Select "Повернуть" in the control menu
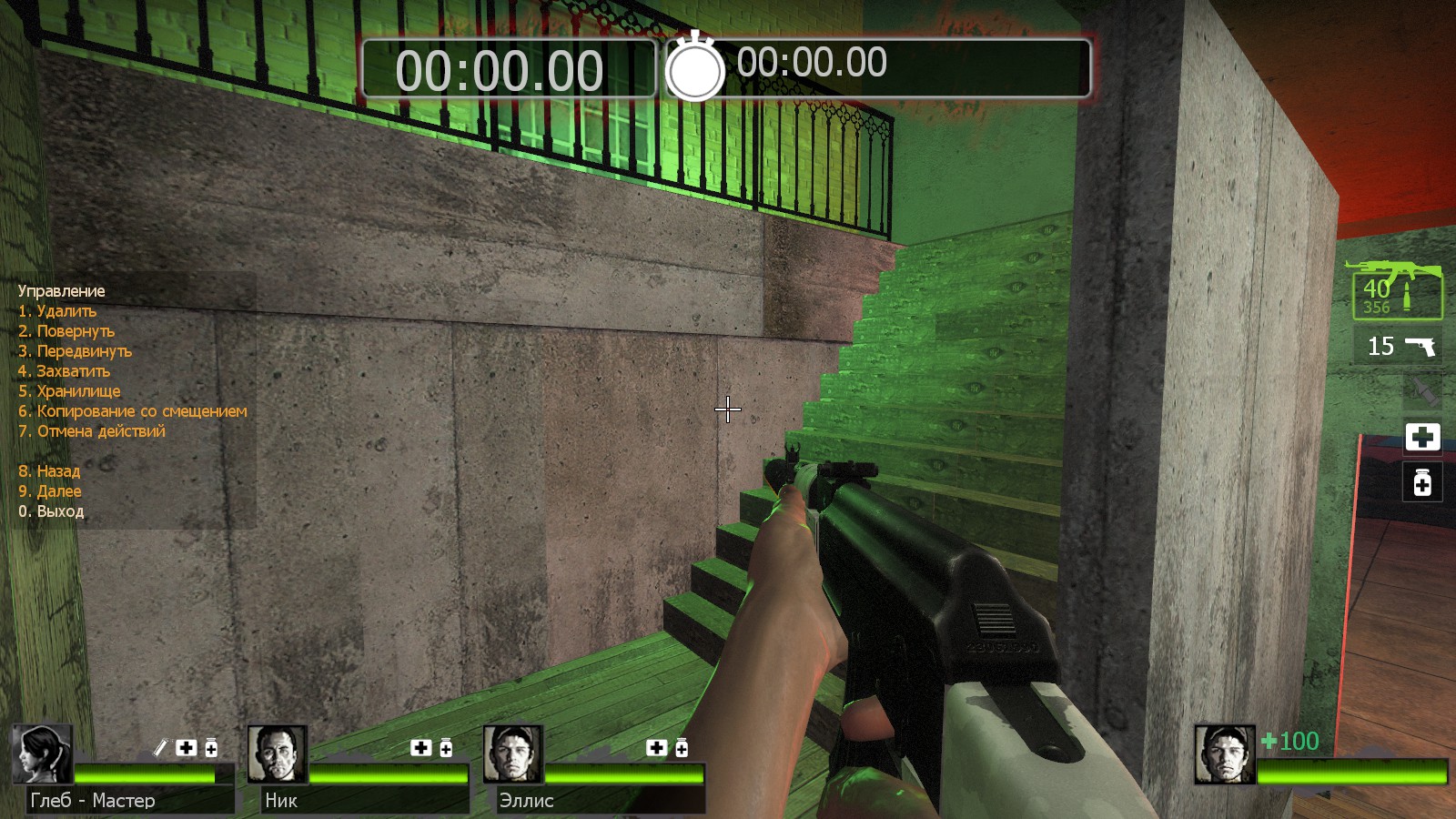 pyautogui.click(x=66, y=331)
